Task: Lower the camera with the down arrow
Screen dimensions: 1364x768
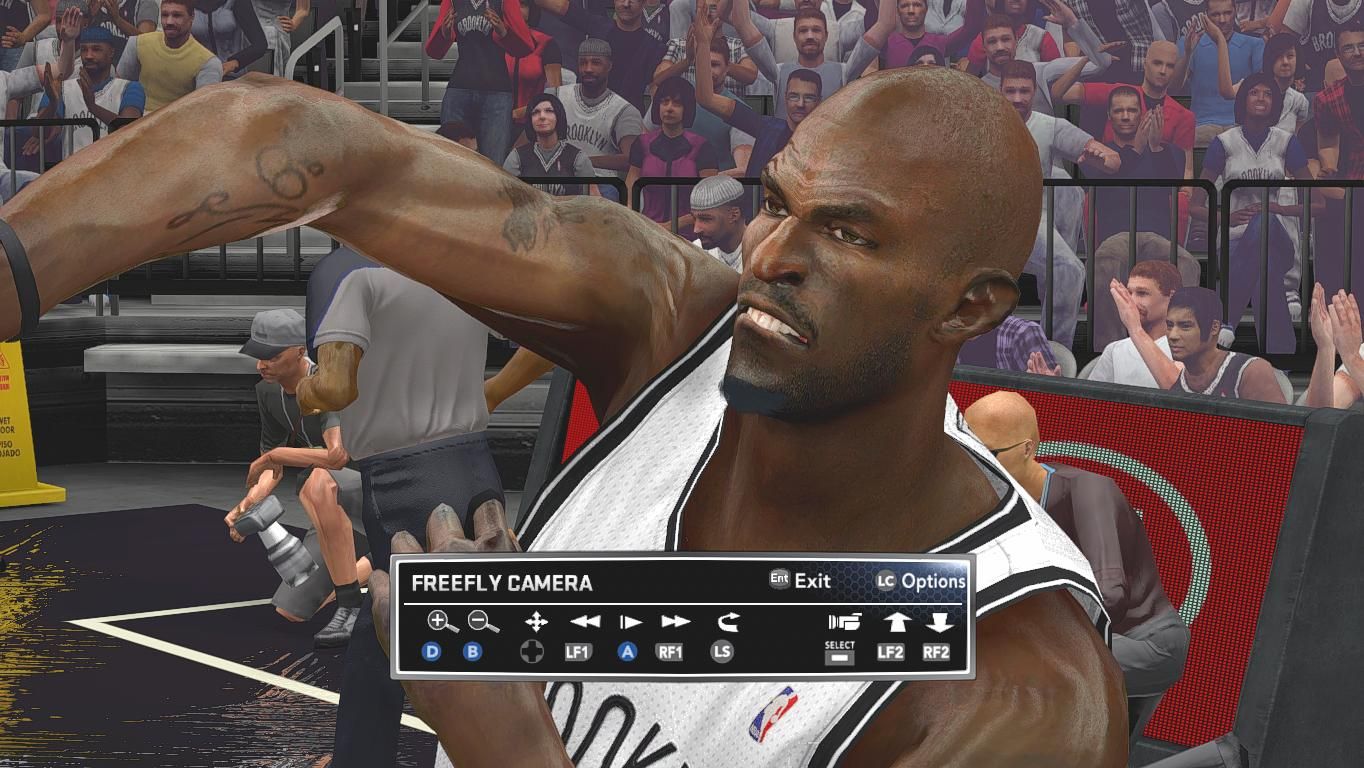Action: (938, 622)
